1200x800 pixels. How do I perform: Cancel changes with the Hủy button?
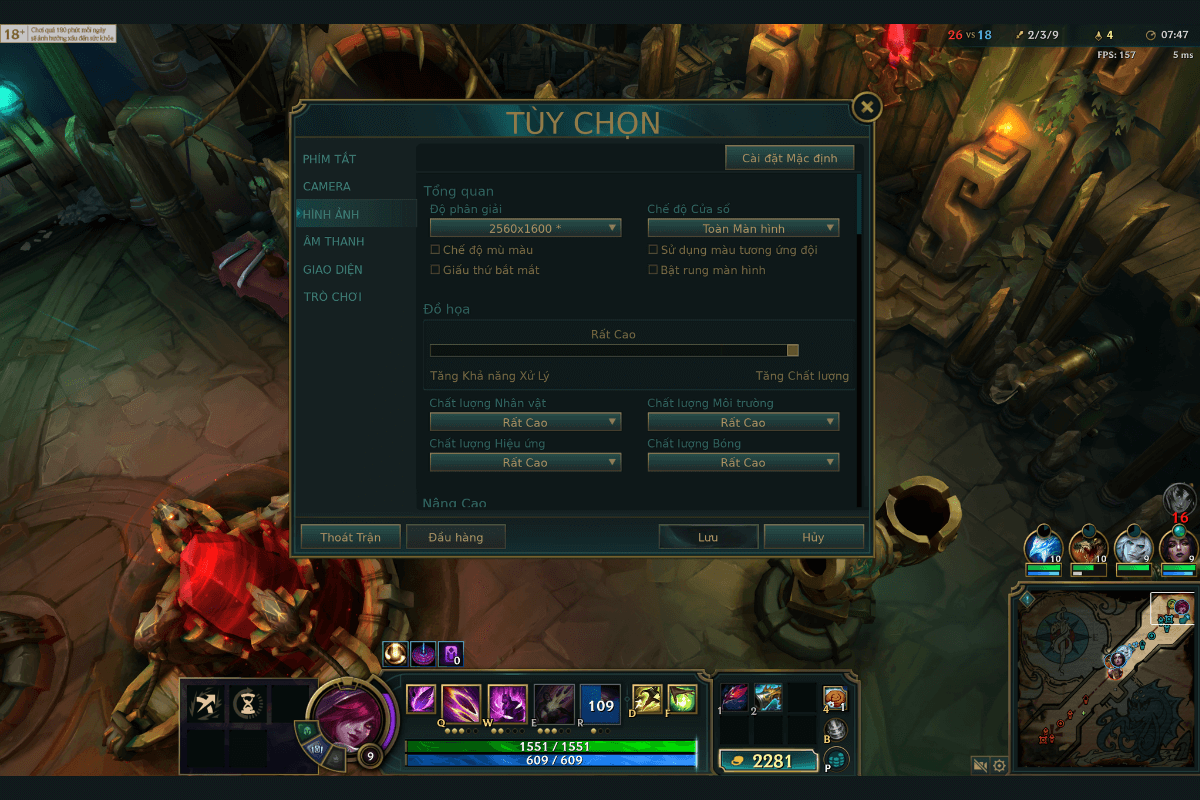pos(813,537)
